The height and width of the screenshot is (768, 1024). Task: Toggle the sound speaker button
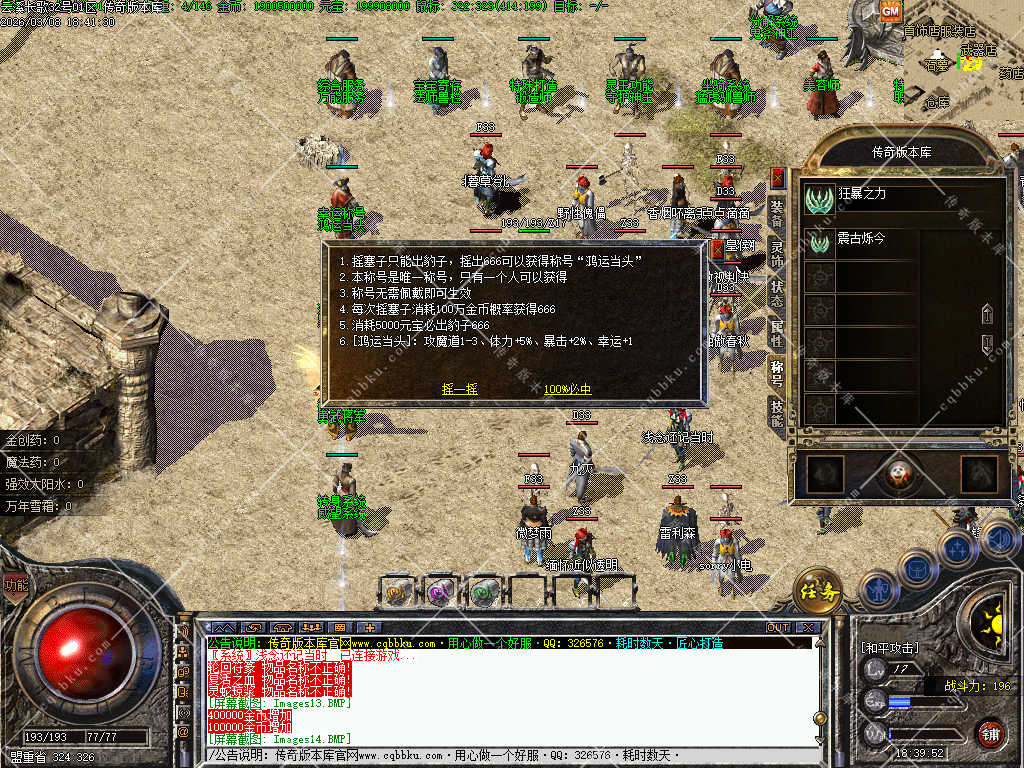point(1000,540)
